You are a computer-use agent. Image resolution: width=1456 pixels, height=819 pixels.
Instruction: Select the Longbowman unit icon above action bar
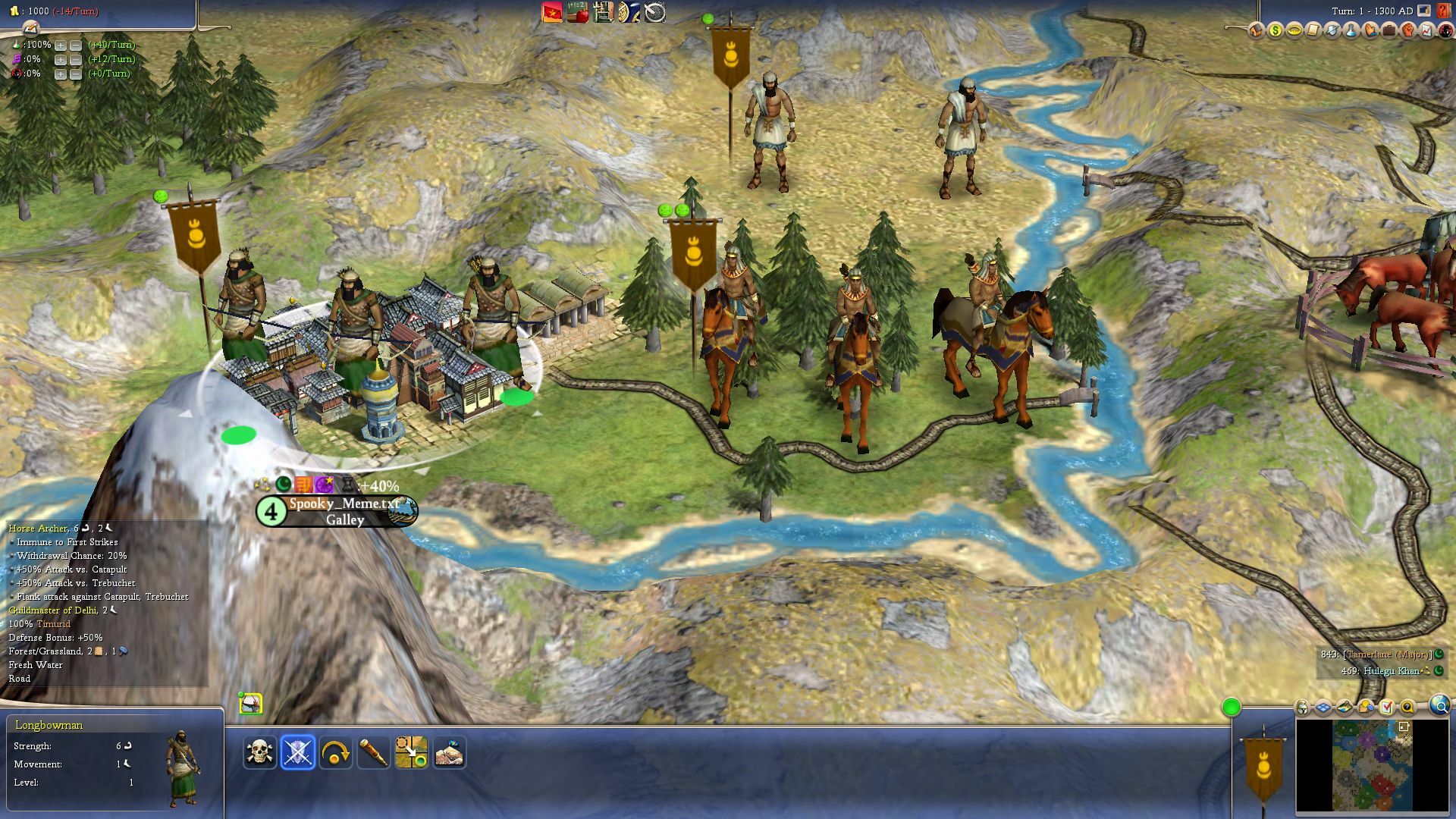point(251,704)
